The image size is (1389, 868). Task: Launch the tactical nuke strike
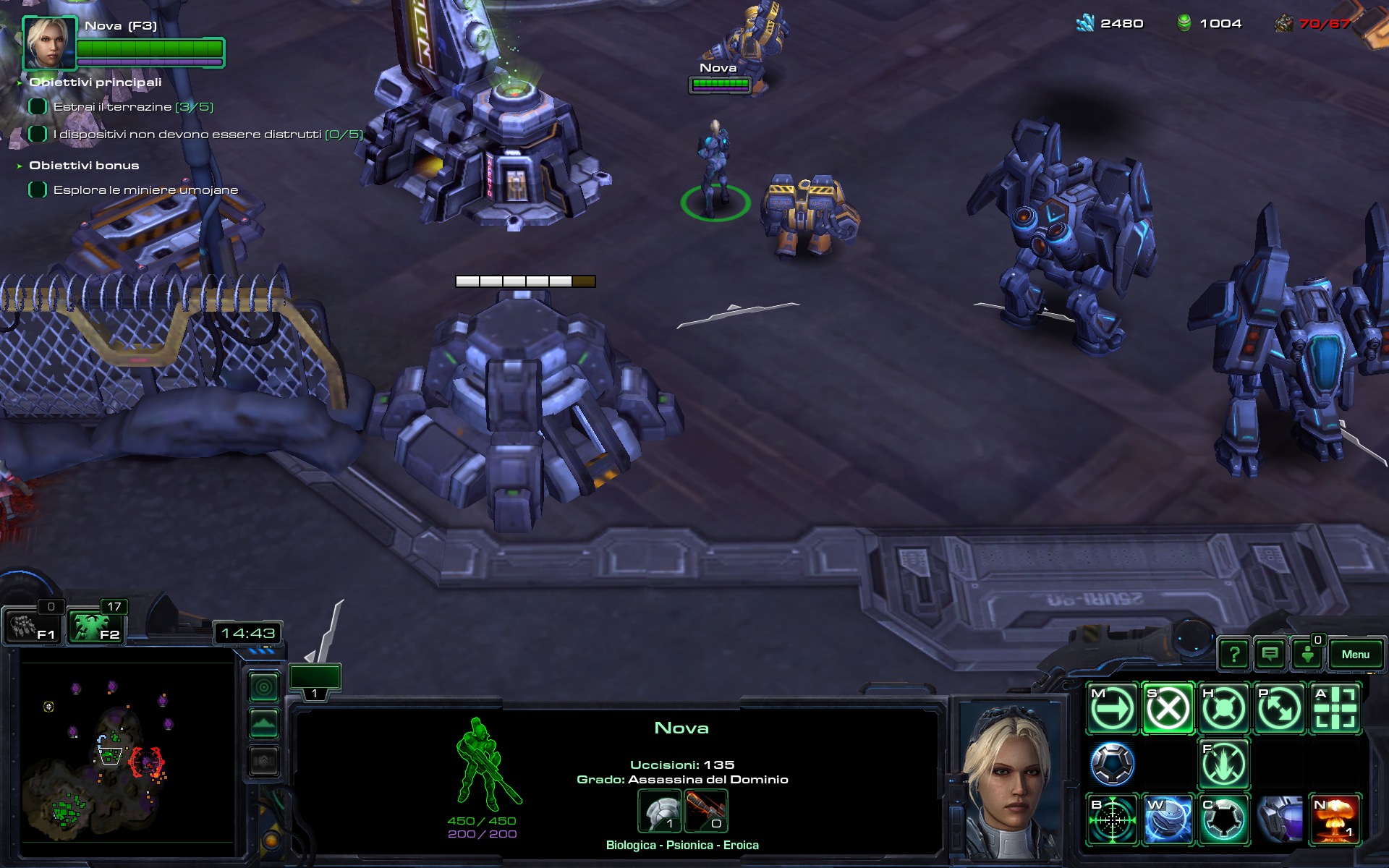1335,820
